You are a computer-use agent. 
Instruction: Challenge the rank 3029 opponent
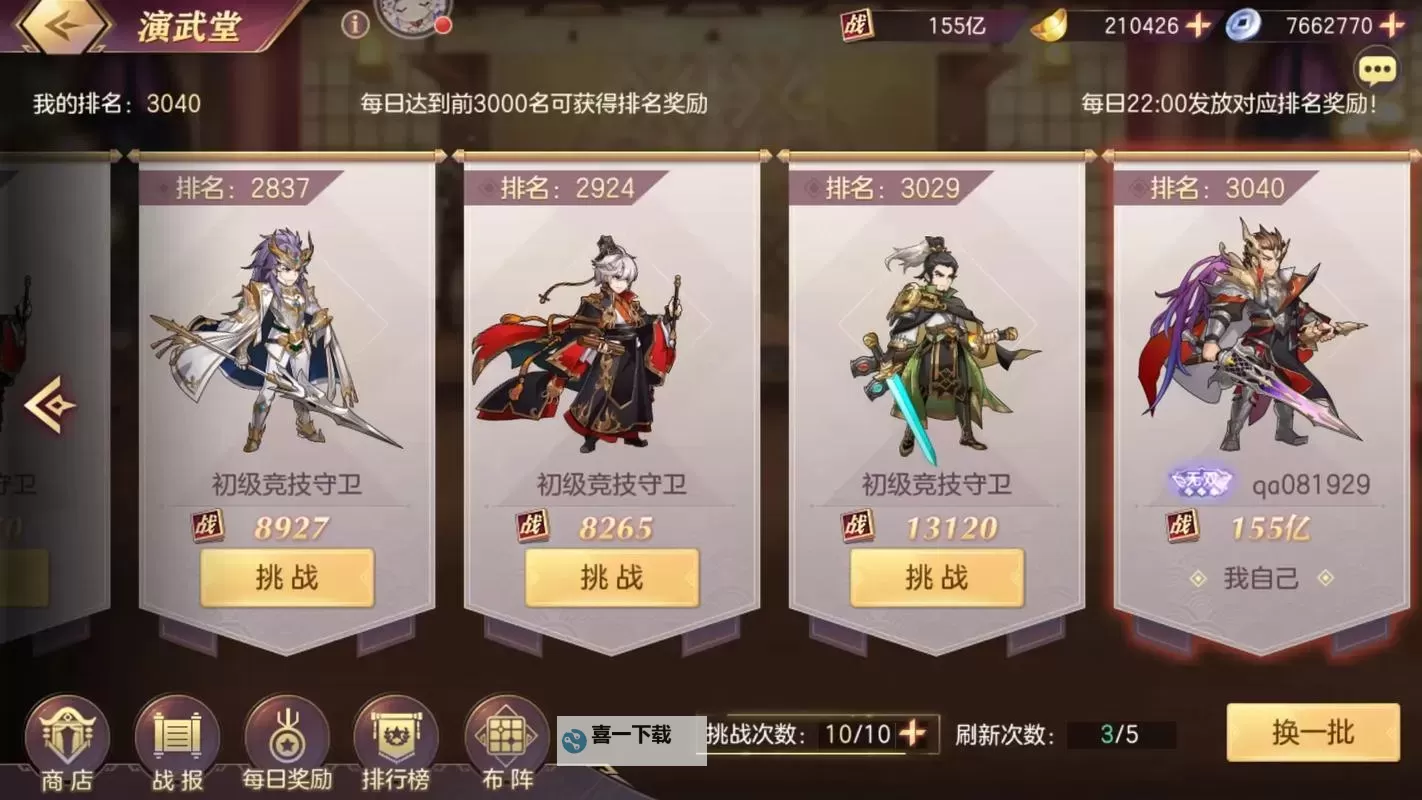[x=937, y=577]
